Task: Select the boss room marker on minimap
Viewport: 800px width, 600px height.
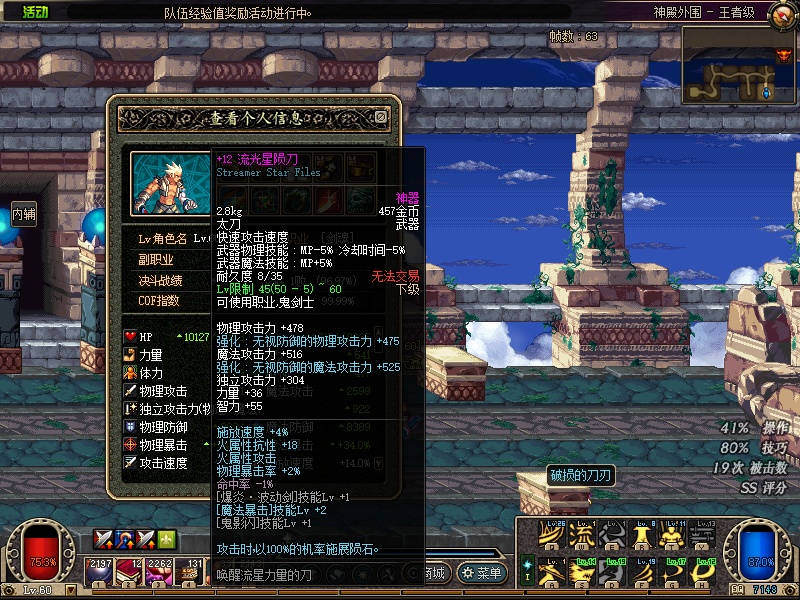Action: (x=783, y=56)
